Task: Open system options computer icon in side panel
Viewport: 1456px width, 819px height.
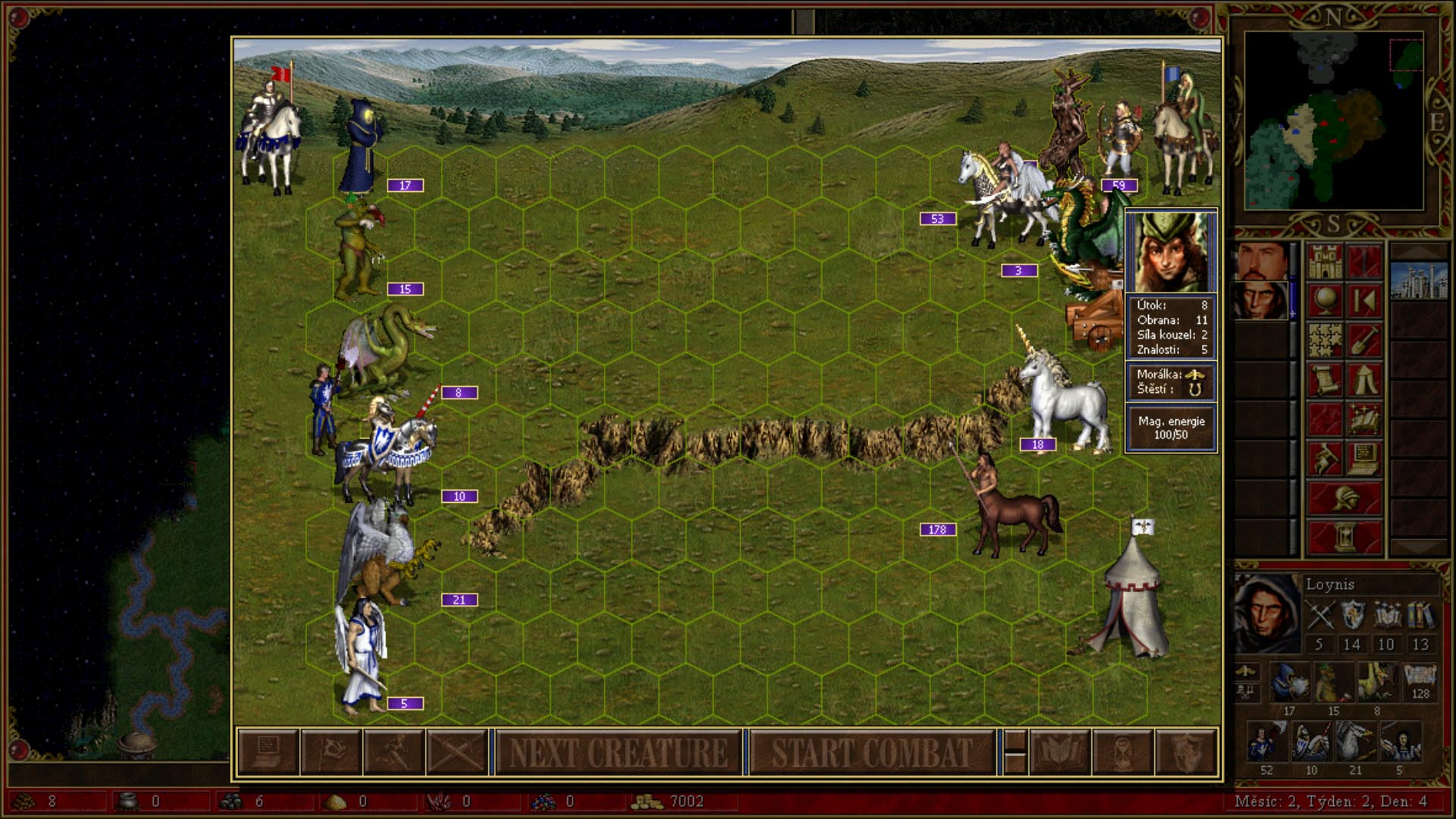Action: click(x=1364, y=459)
